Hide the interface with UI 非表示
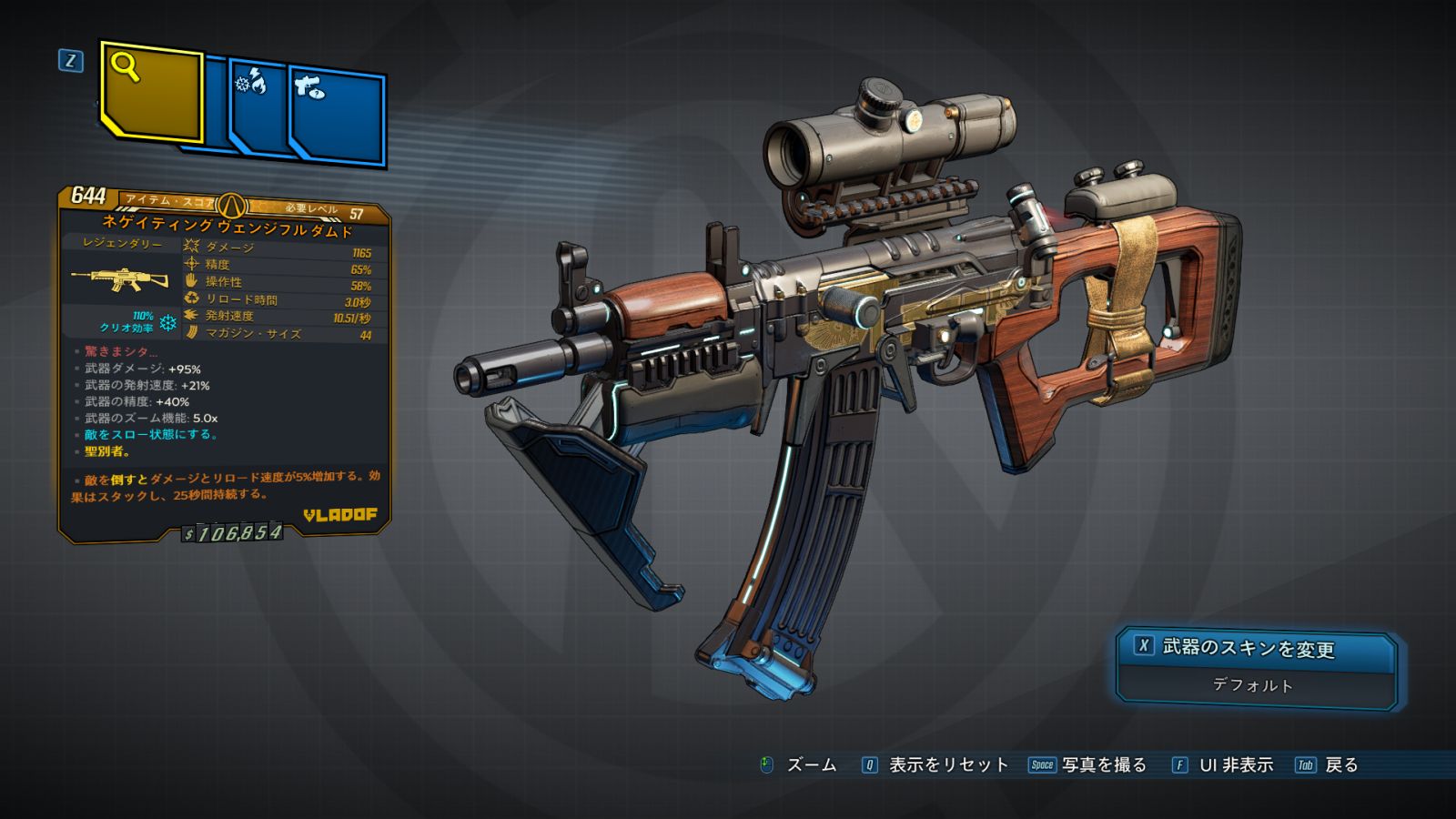This screenshot has width=1456, height=819. (1223, 765)
